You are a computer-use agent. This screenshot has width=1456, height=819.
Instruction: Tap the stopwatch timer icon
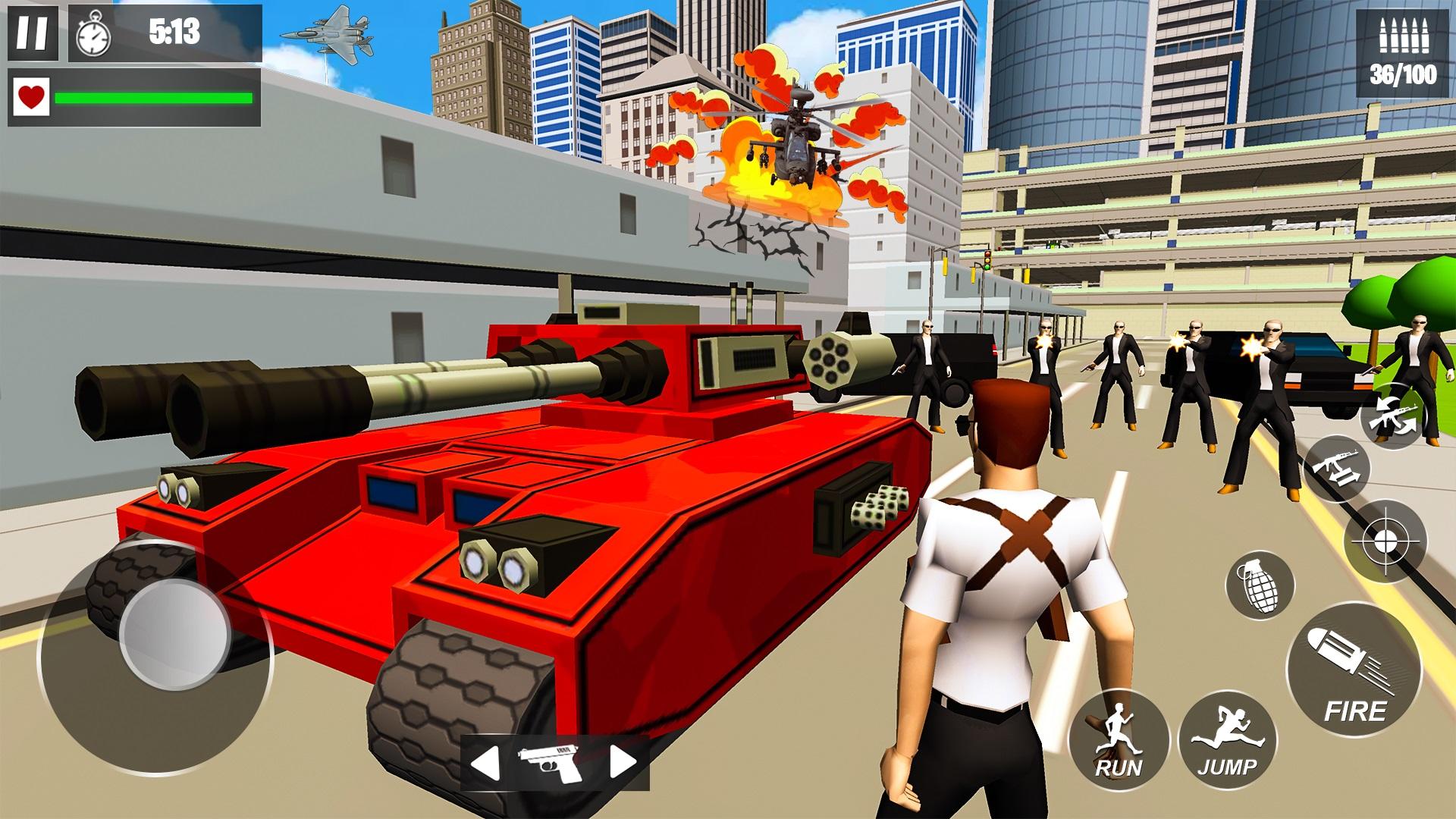[93, 34]
